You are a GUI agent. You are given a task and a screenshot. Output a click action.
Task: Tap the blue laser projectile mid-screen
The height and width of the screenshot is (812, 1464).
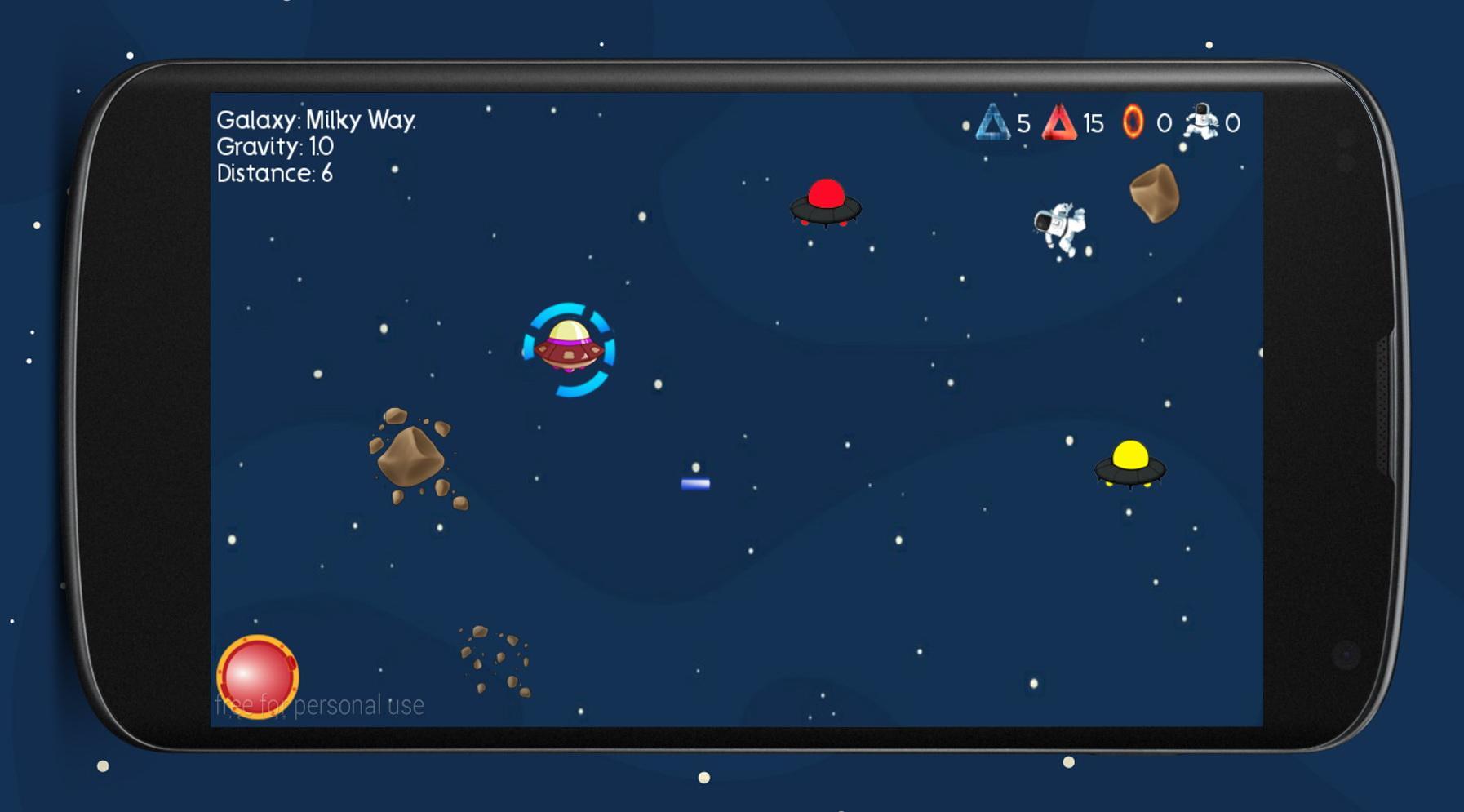pyautogui.click(x=694, y=485)
